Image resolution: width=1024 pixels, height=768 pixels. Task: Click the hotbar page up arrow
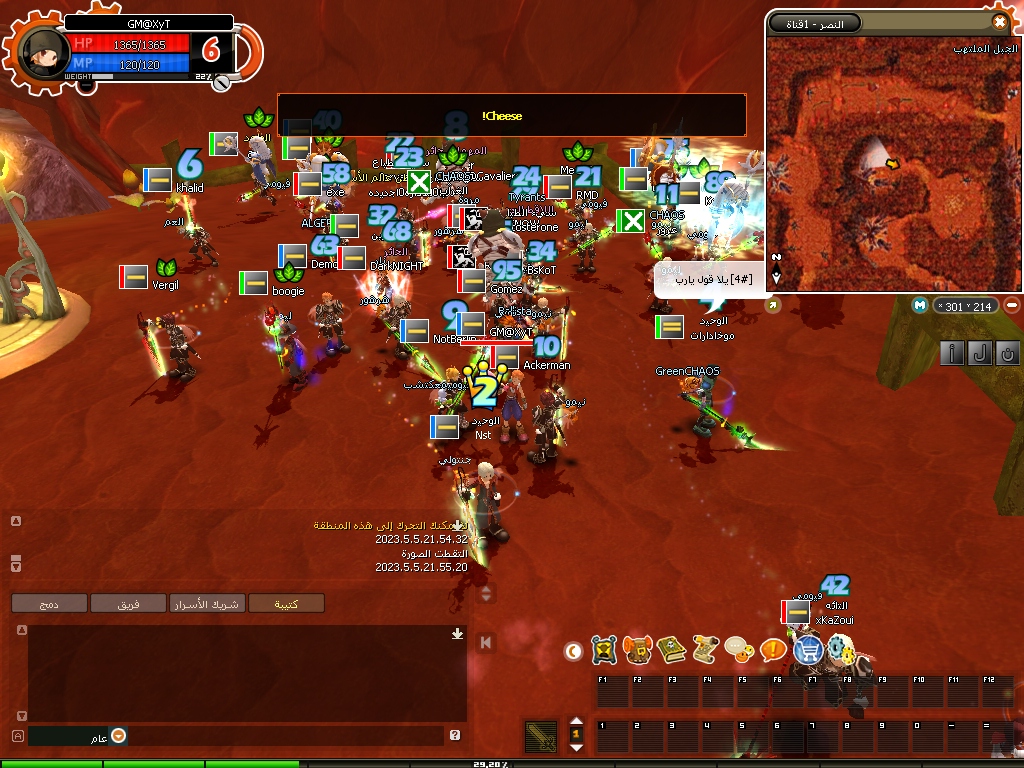click(x=575, y=722)
